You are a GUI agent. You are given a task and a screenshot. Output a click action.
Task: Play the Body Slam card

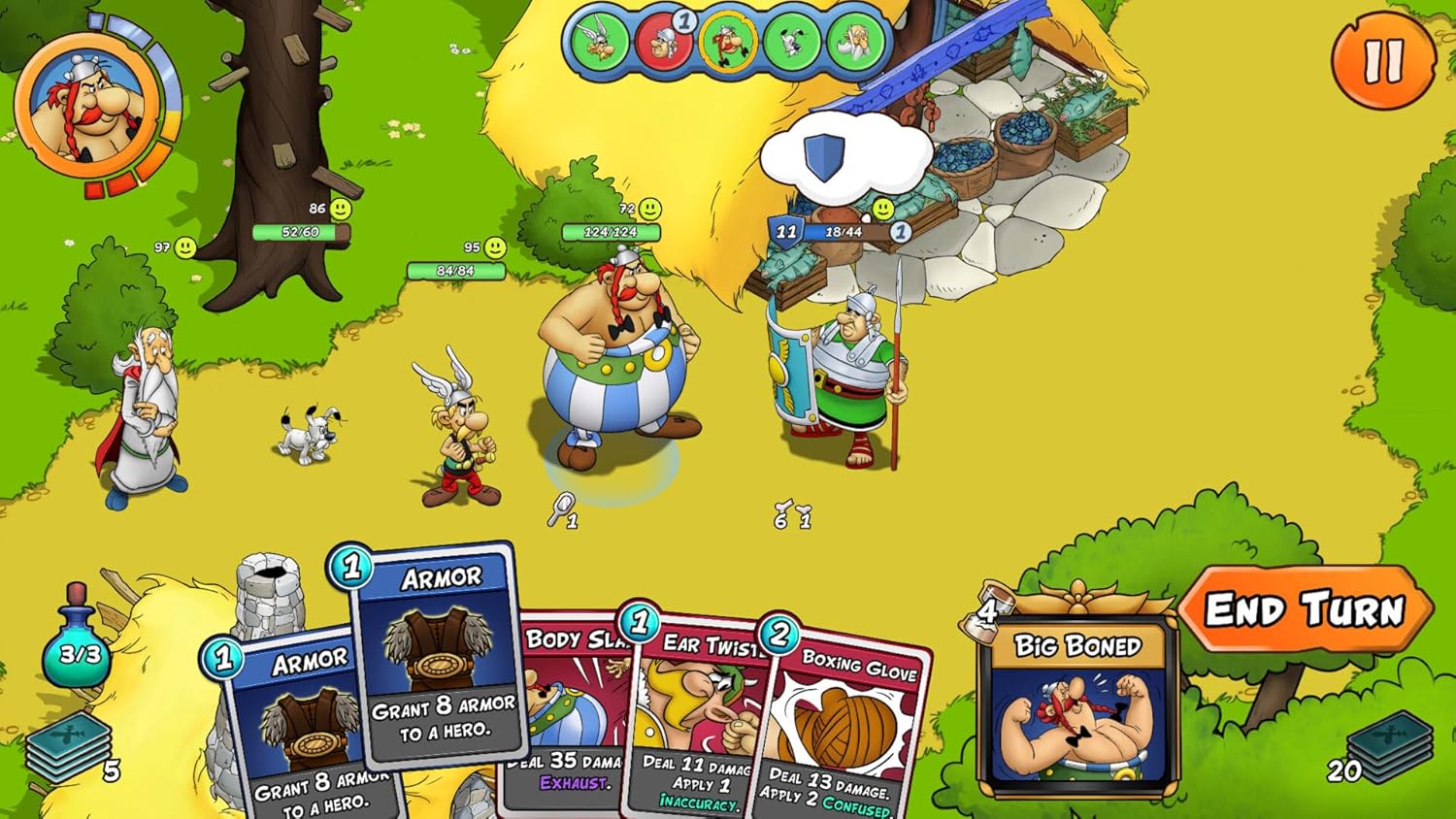pyautogui.click(x=573, y=718)
